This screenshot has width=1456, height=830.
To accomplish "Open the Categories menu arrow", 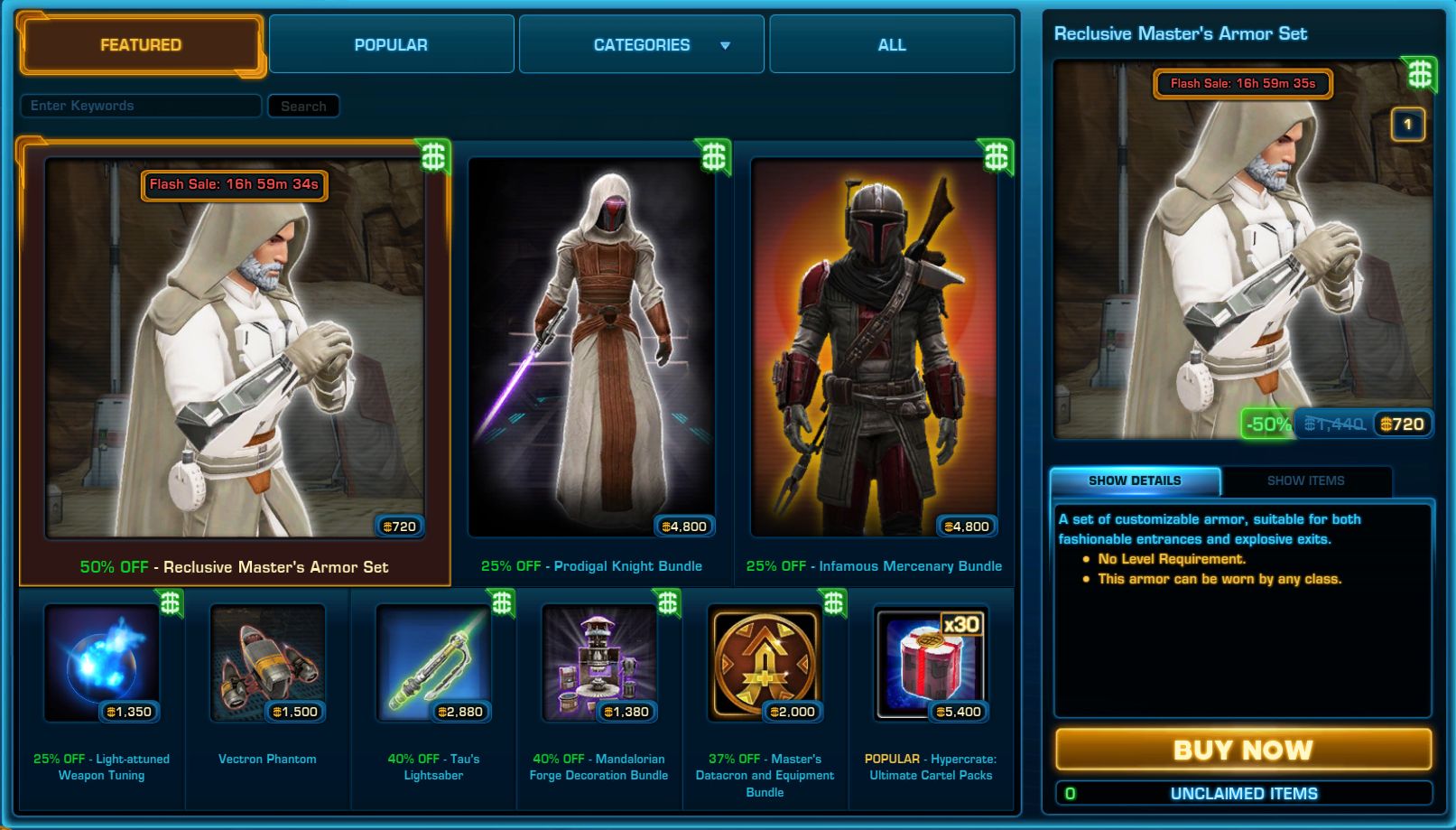I will point(723,44).
